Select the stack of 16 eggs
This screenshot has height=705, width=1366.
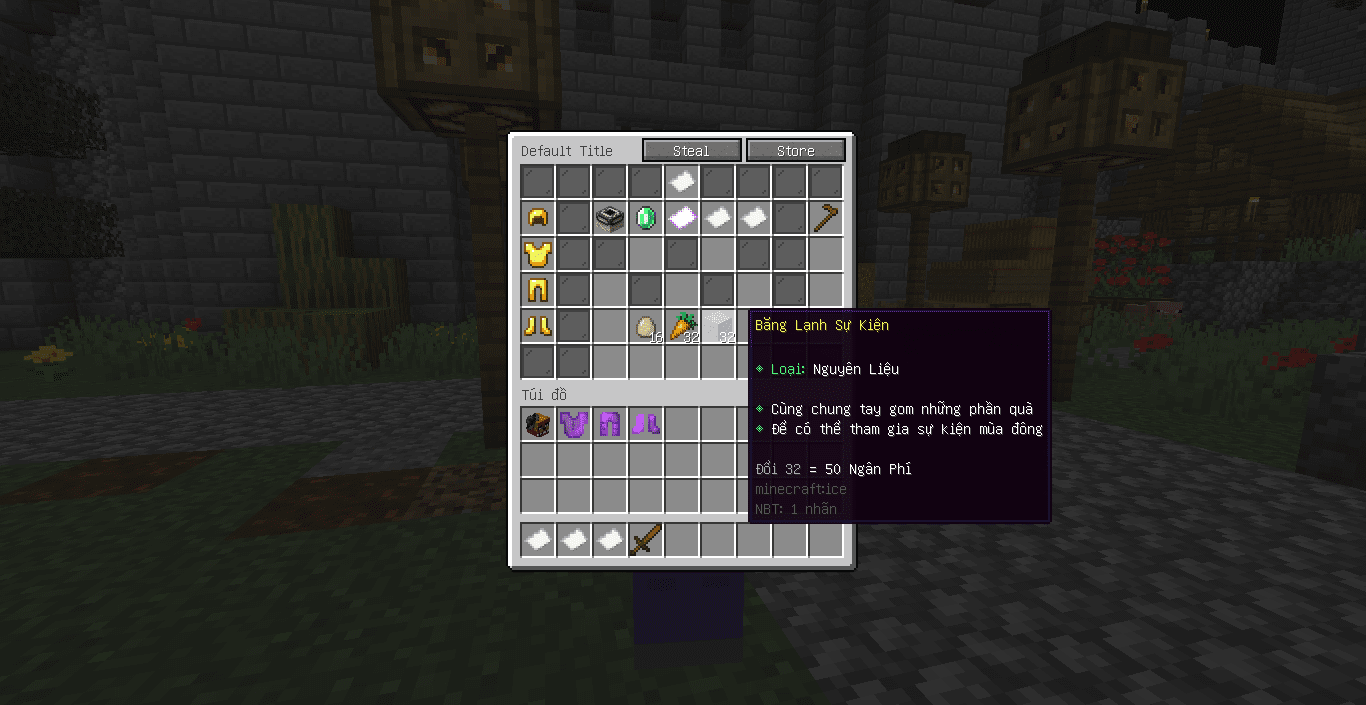point(646,326)
